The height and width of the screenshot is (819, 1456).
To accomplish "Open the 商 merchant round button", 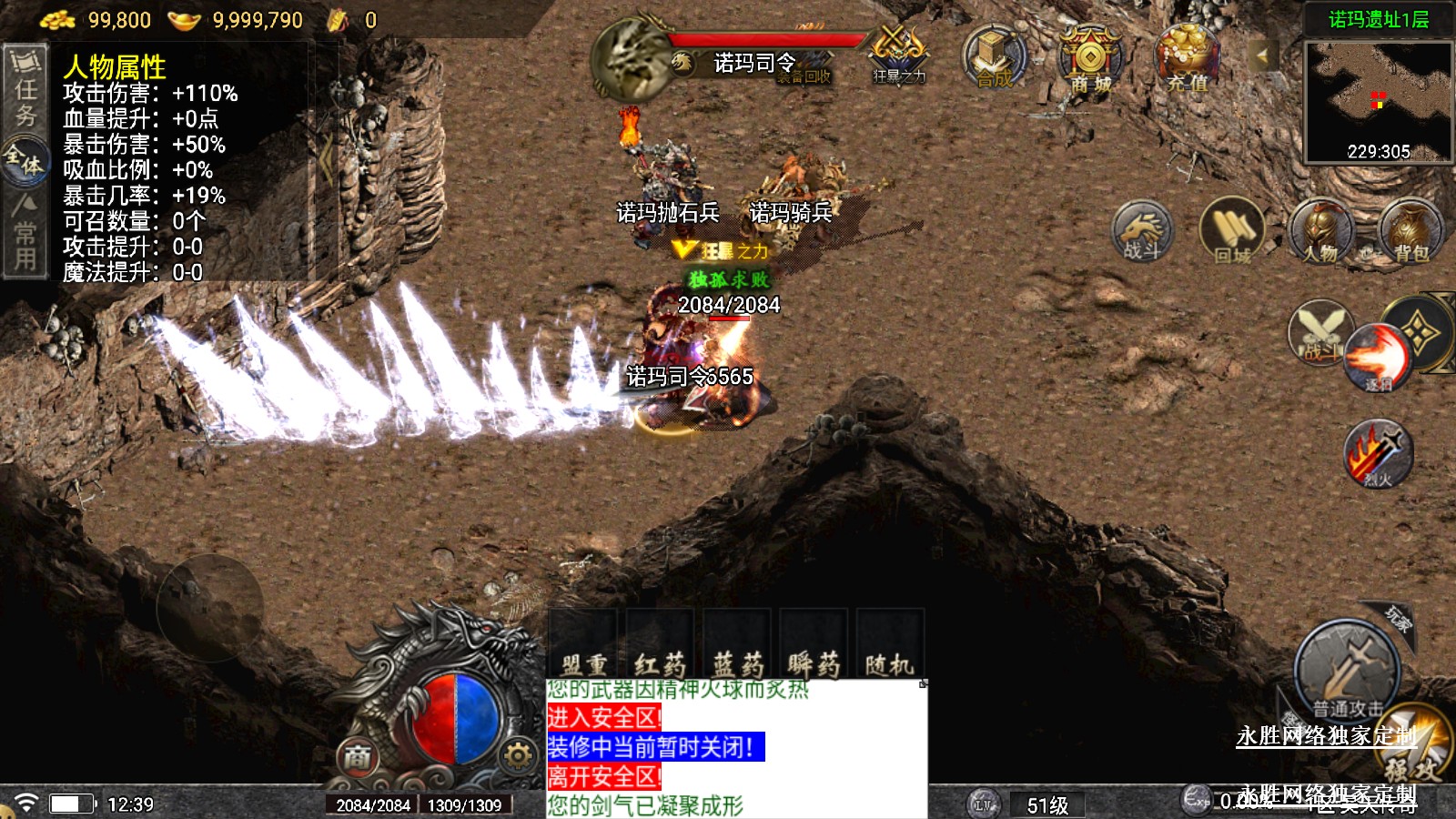I will [358, 756].
